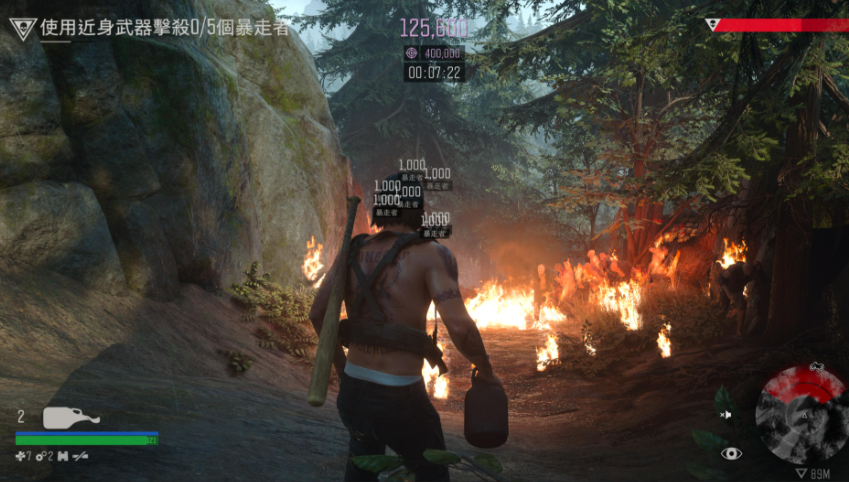The width and height of the screenshot is (849, 482).
Task: Click the molotov cocktail weapon icon
Action: (x=71, y=417)
